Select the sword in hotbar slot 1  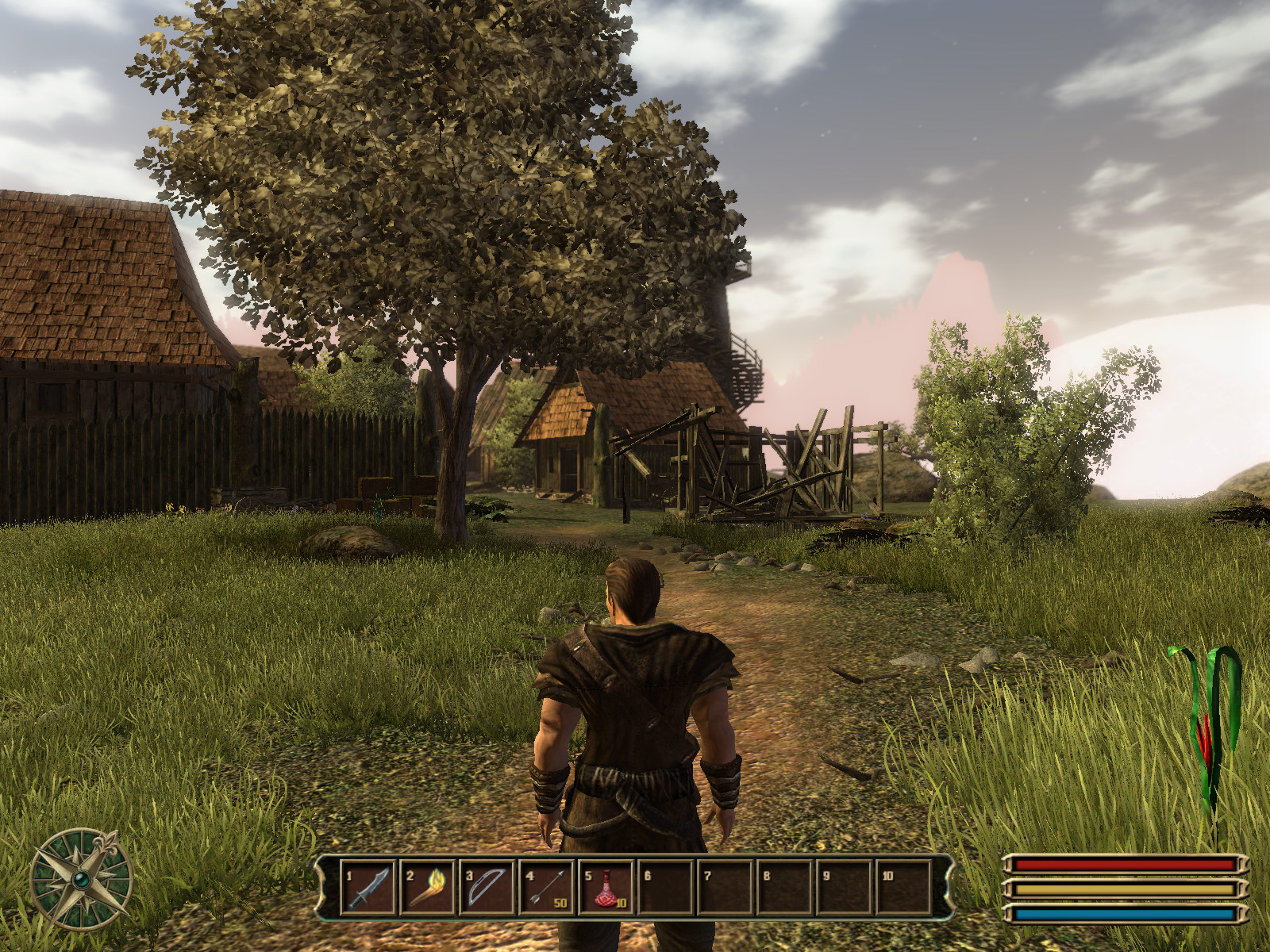(x=368, y=886)
